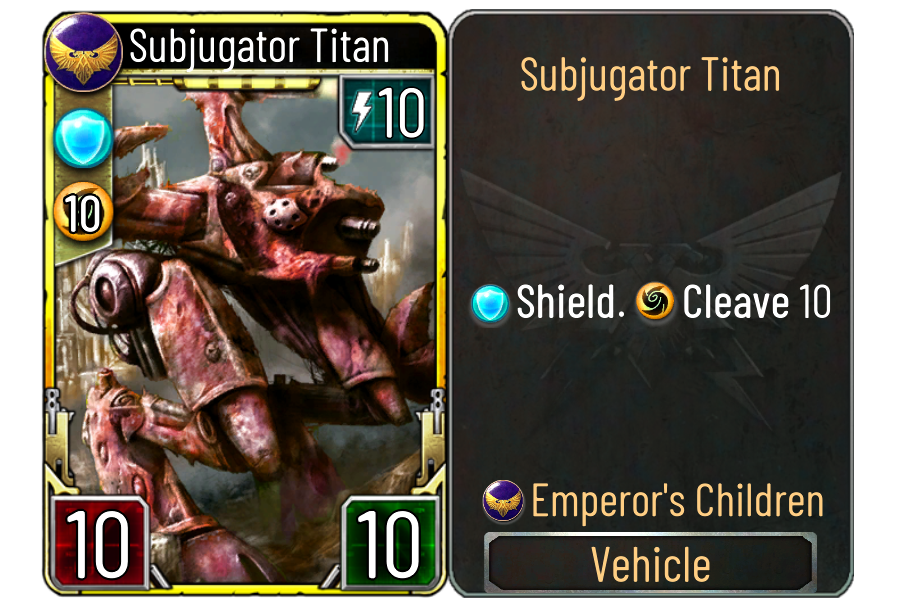Viewport: 900px width, 600px height.
Task: Open the Vehicle type label
Action: tap(651, 564)
